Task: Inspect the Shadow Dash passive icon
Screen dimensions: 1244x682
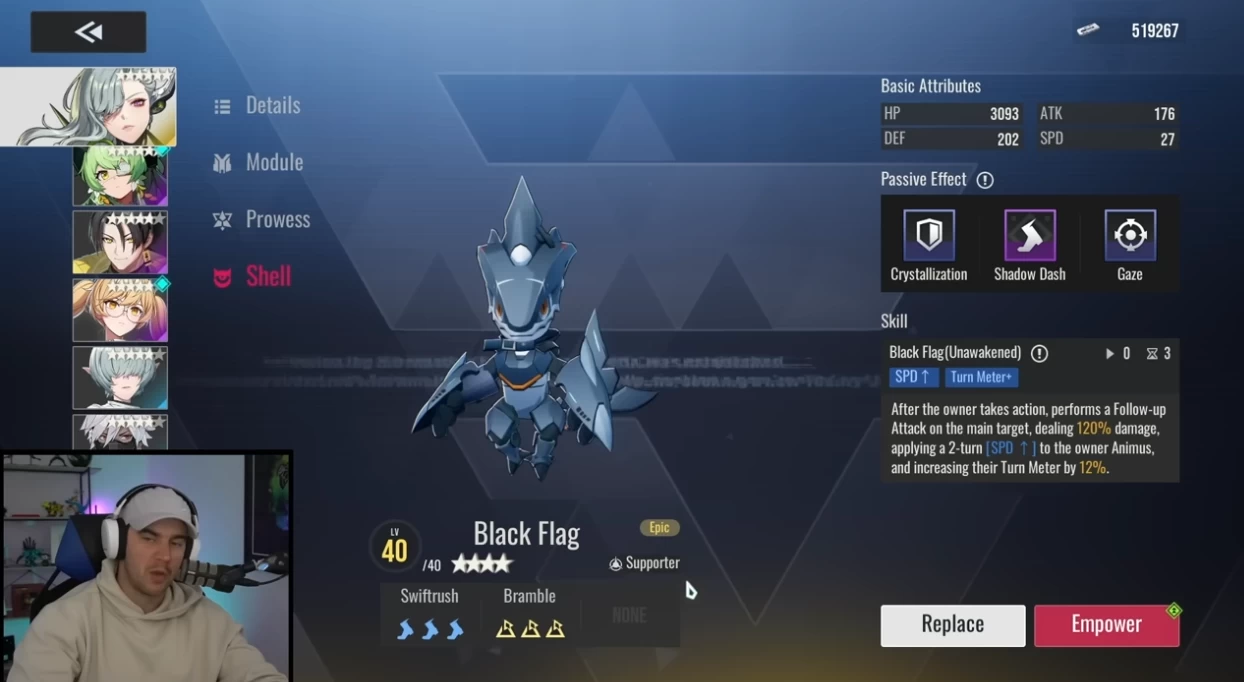Action: click(x=1029, y=236)
